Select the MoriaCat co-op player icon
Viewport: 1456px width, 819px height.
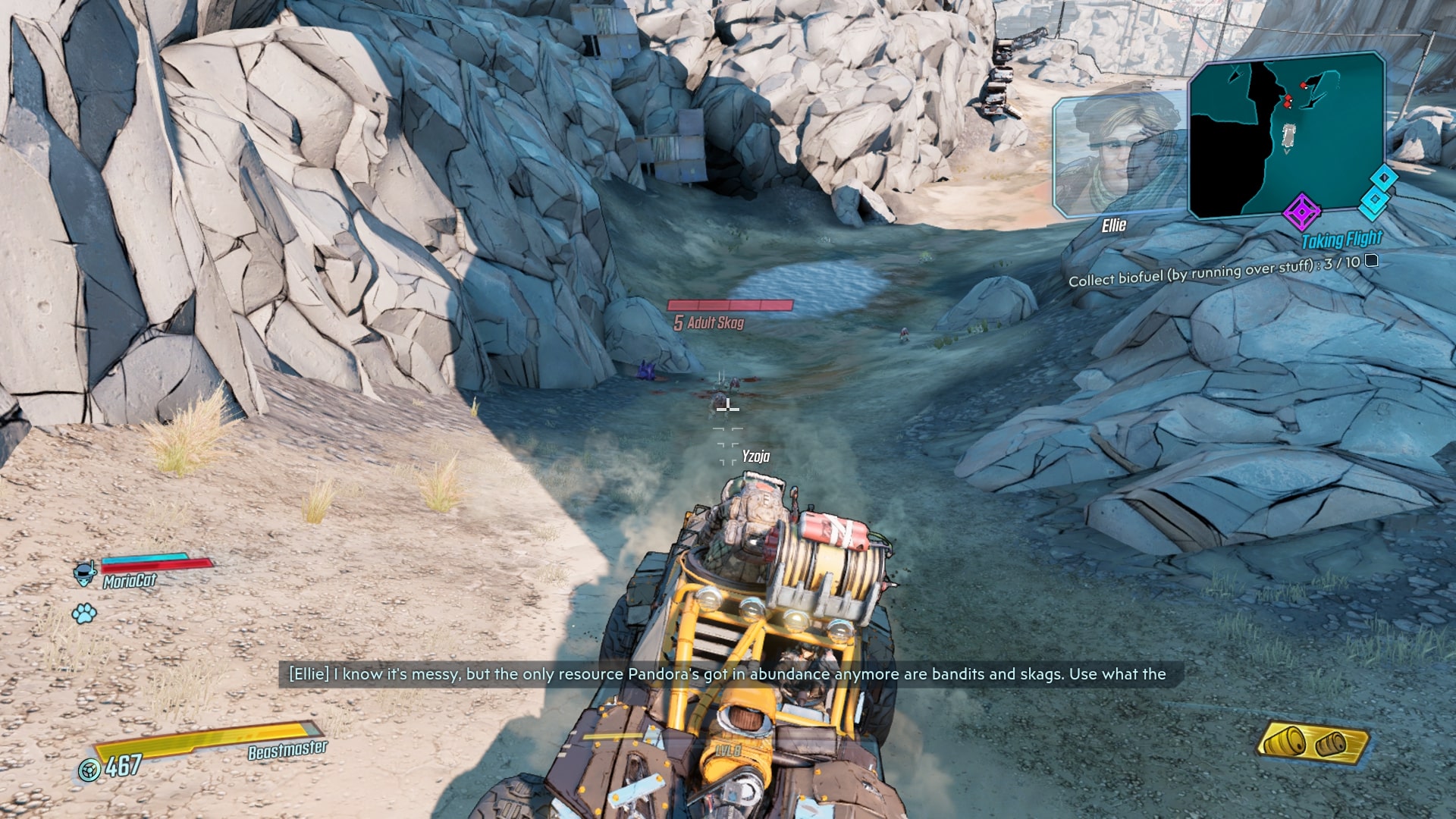84,573
